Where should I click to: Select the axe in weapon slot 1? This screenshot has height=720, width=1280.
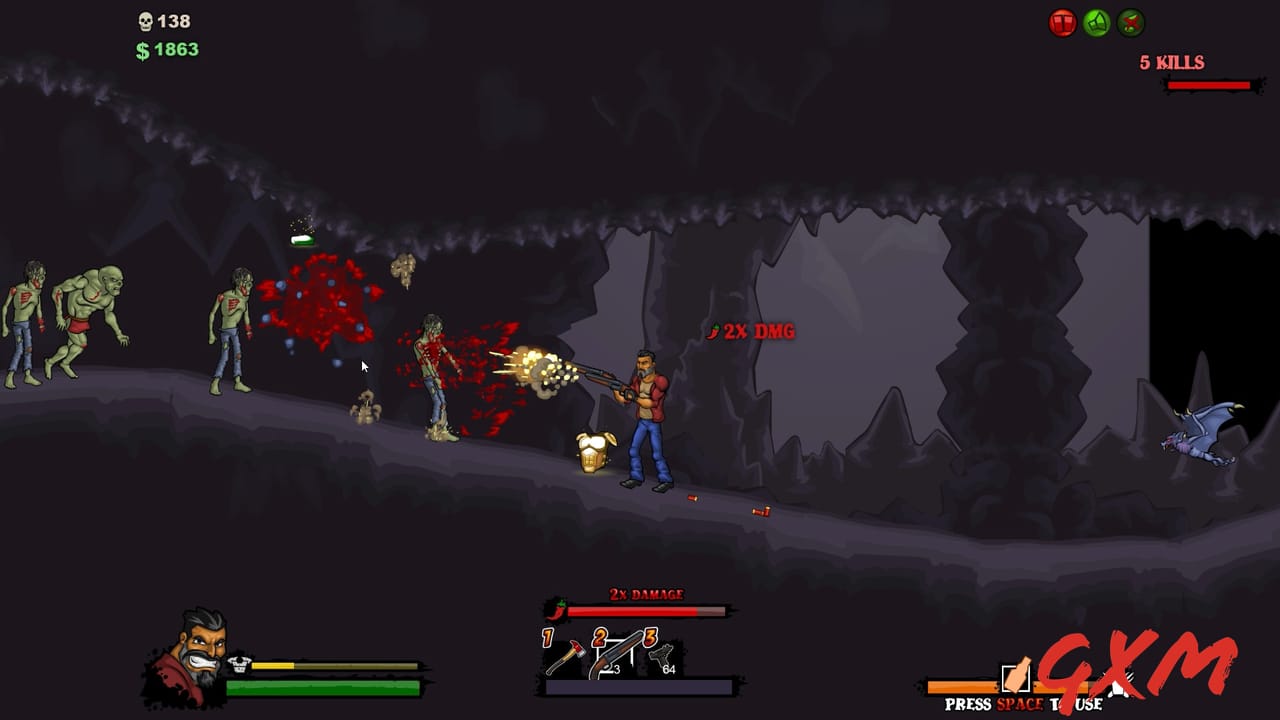[x=566, y=656]
